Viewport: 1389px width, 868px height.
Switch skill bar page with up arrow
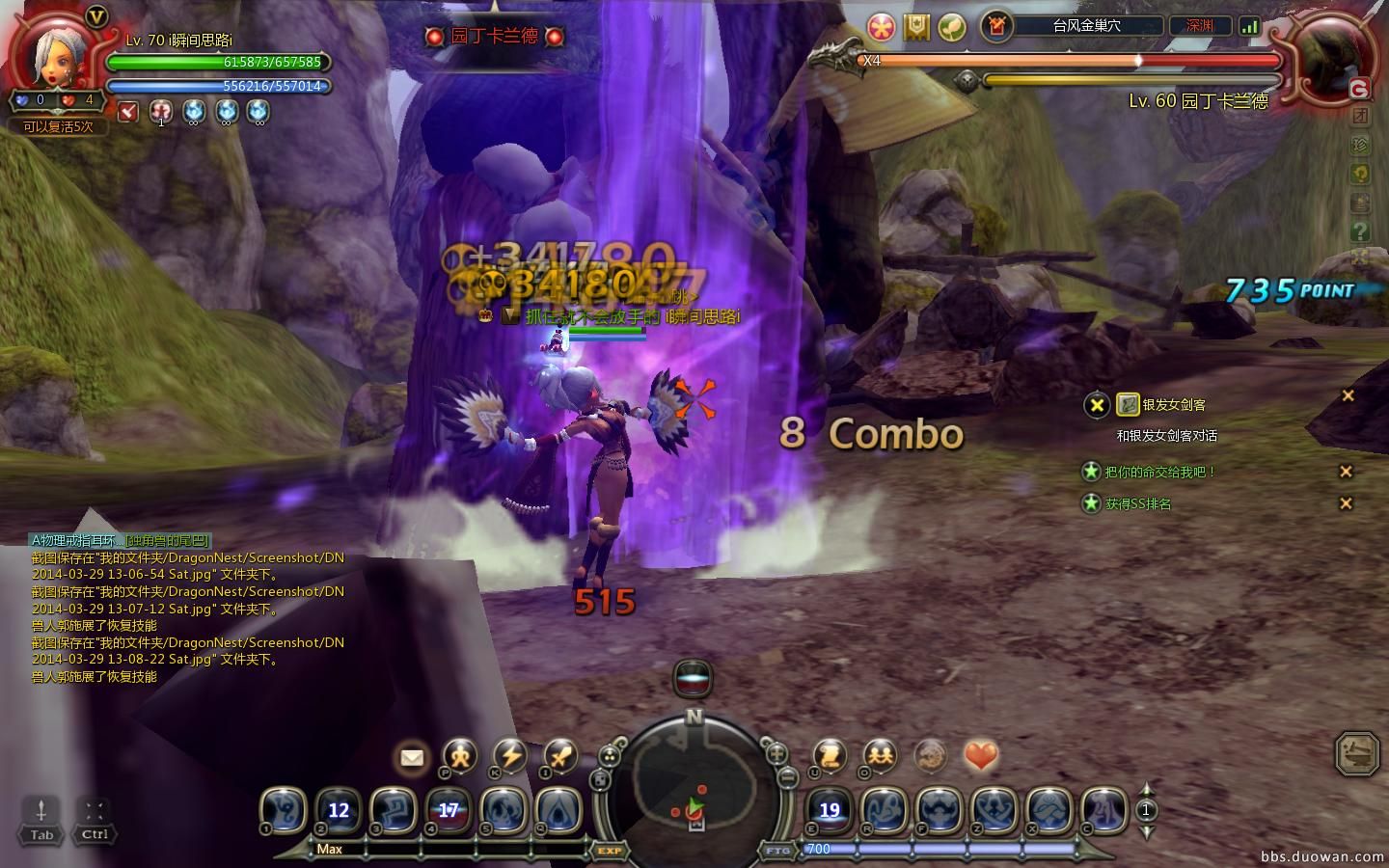click(x=1146, y=790)
